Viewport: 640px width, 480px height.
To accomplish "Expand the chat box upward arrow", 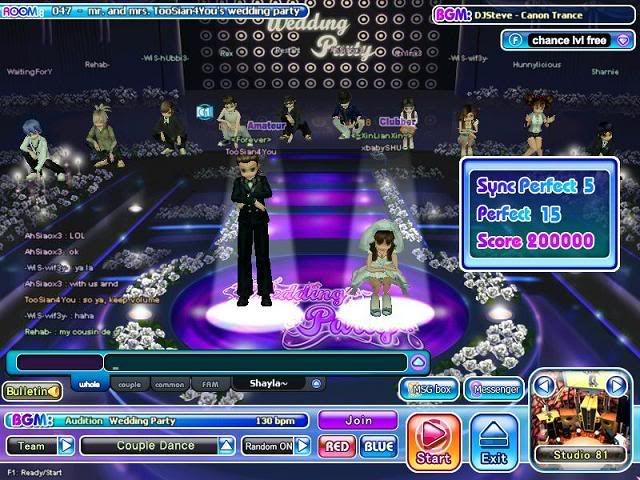I will (419, 362).
